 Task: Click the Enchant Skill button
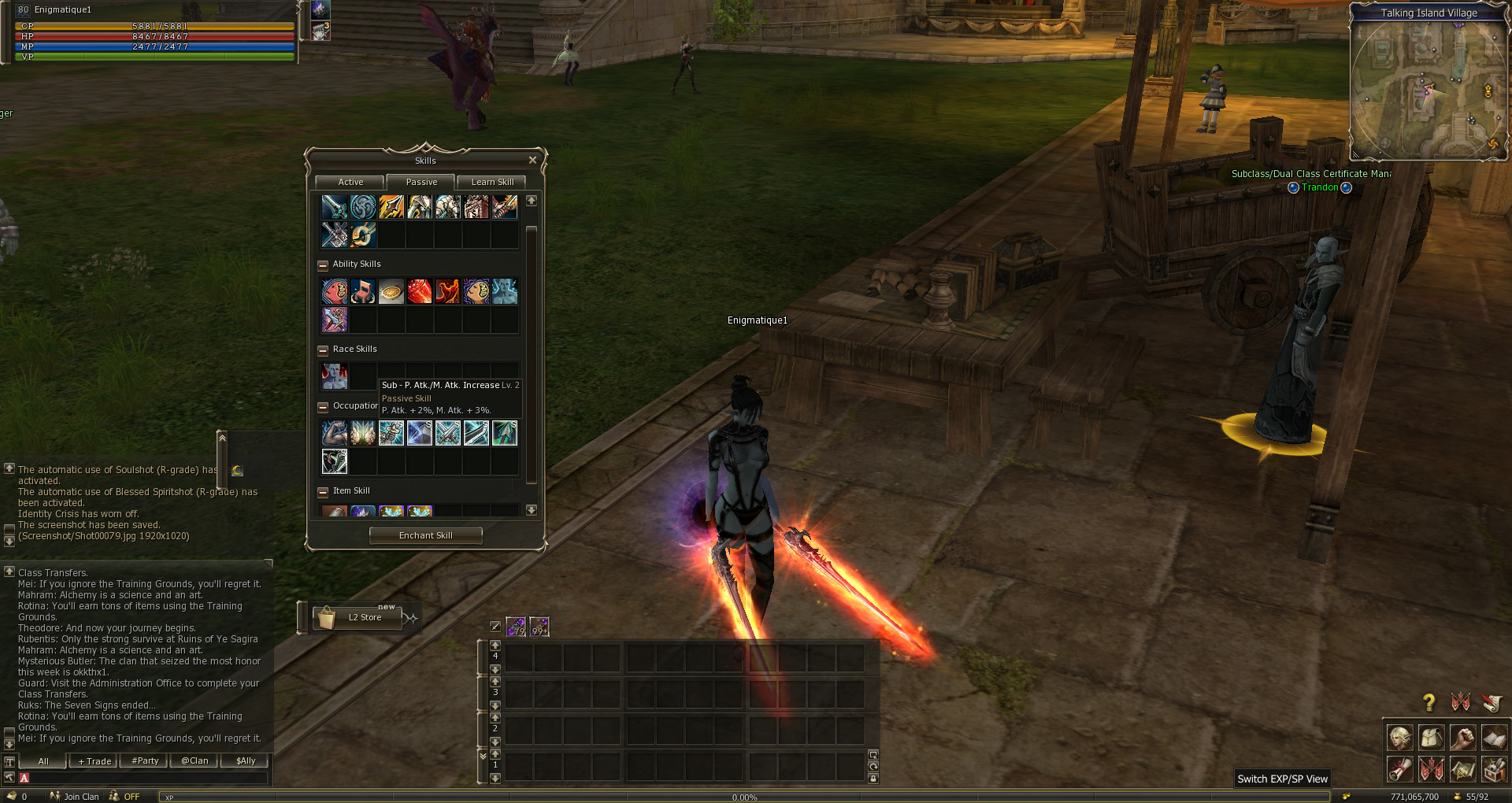[x=425, y=535]
